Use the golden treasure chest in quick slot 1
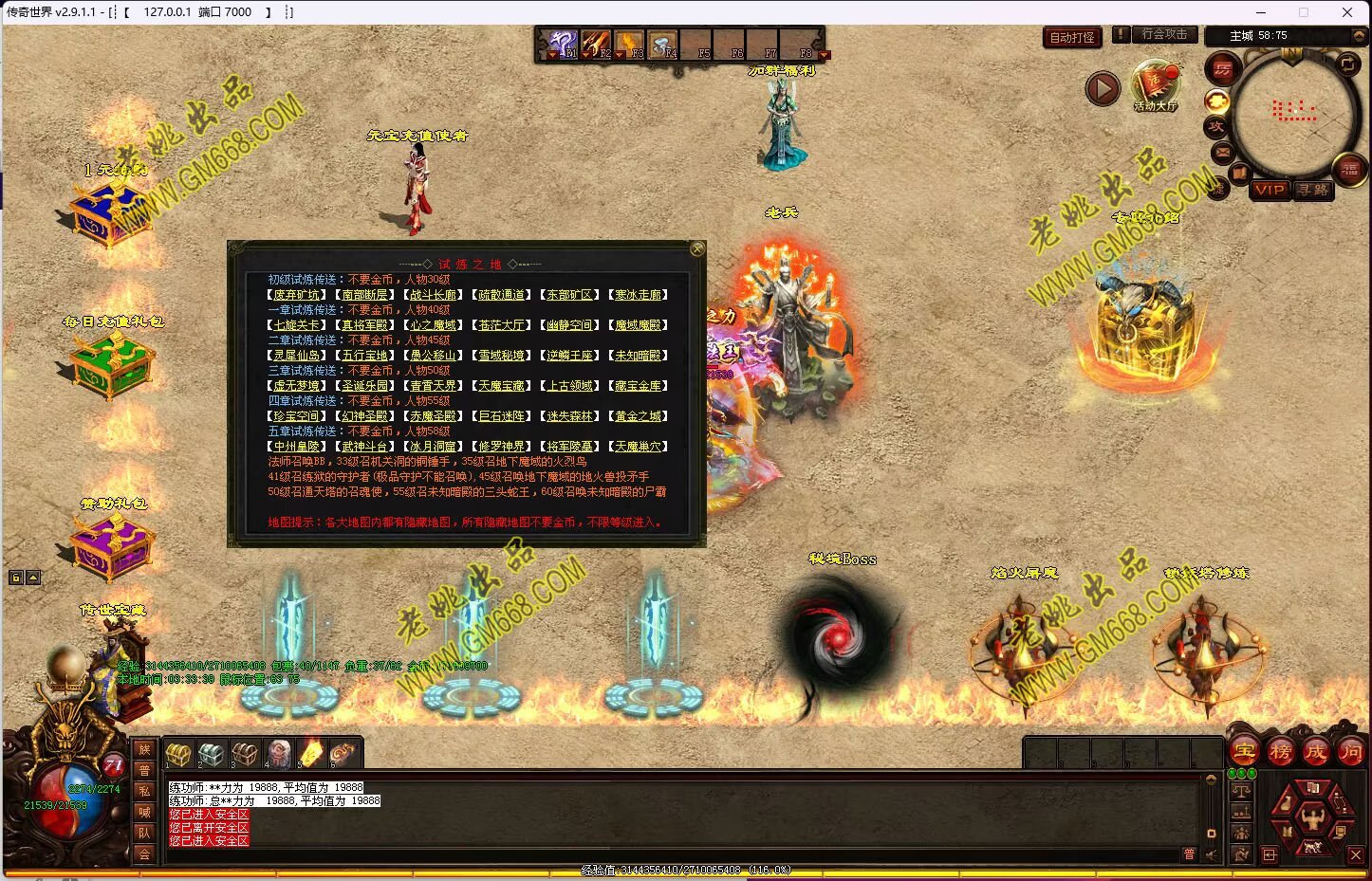Image resolution: width=1372 pixels, height=881 pixels. point(178,755)
